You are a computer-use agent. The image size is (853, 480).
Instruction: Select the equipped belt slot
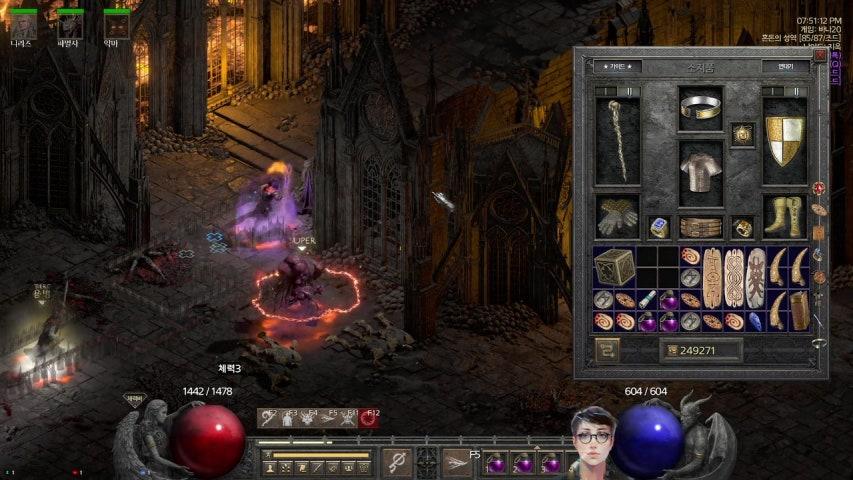coord(700,227)
